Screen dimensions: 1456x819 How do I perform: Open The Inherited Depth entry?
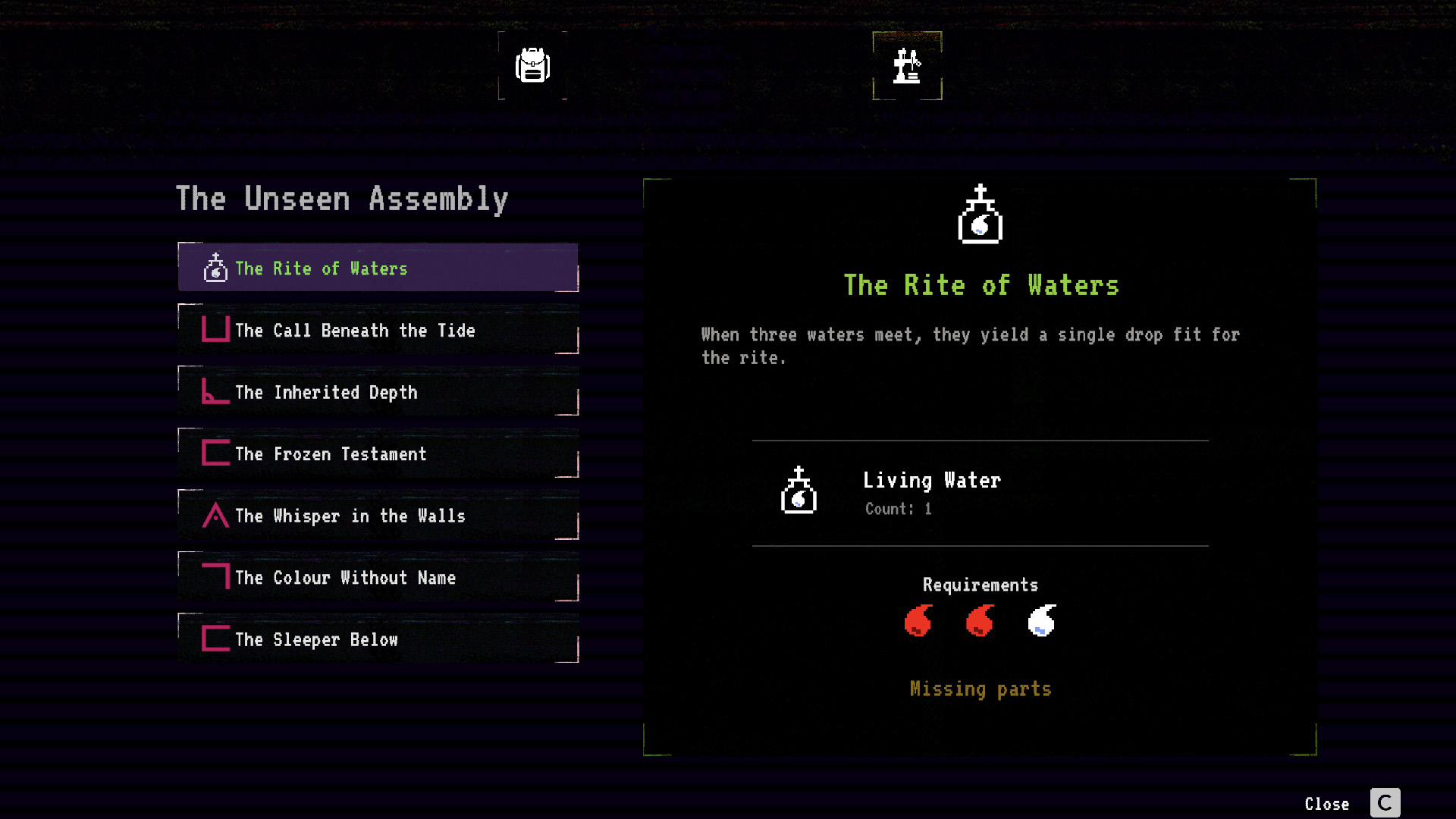[x=378, y=392]
